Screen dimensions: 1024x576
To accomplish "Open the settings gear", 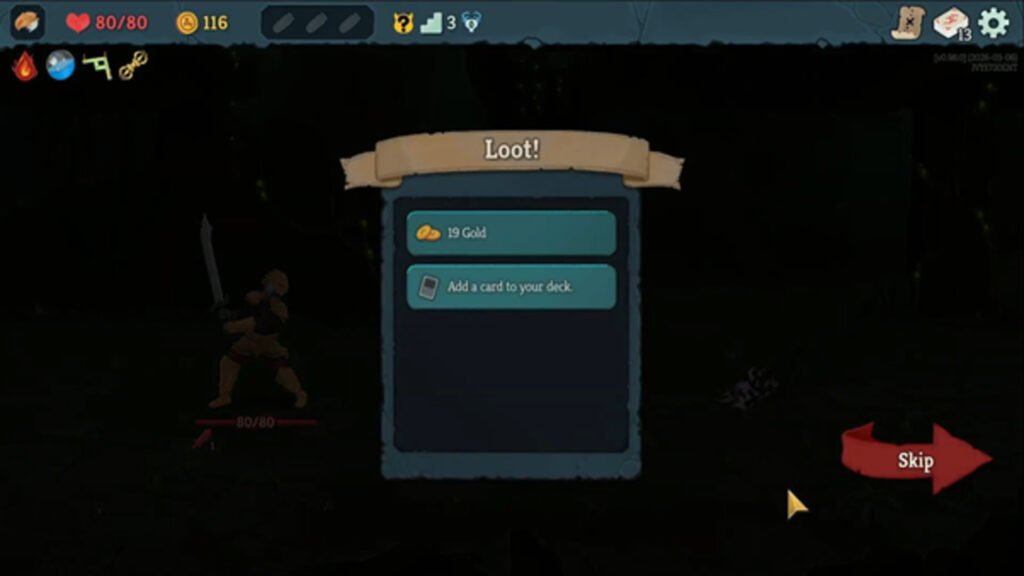I will [993, 22].
